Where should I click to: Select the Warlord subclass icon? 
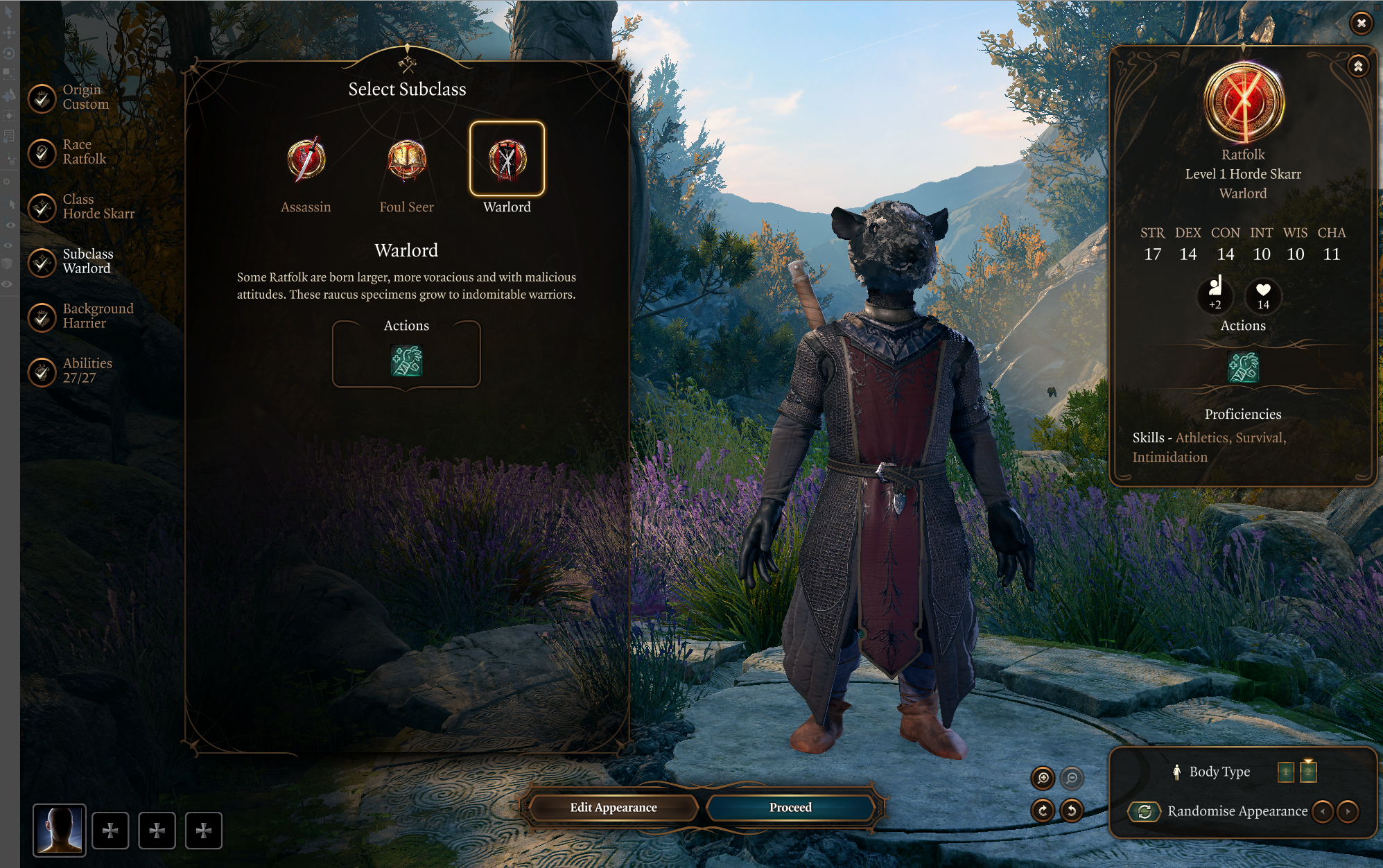[507, 159]
